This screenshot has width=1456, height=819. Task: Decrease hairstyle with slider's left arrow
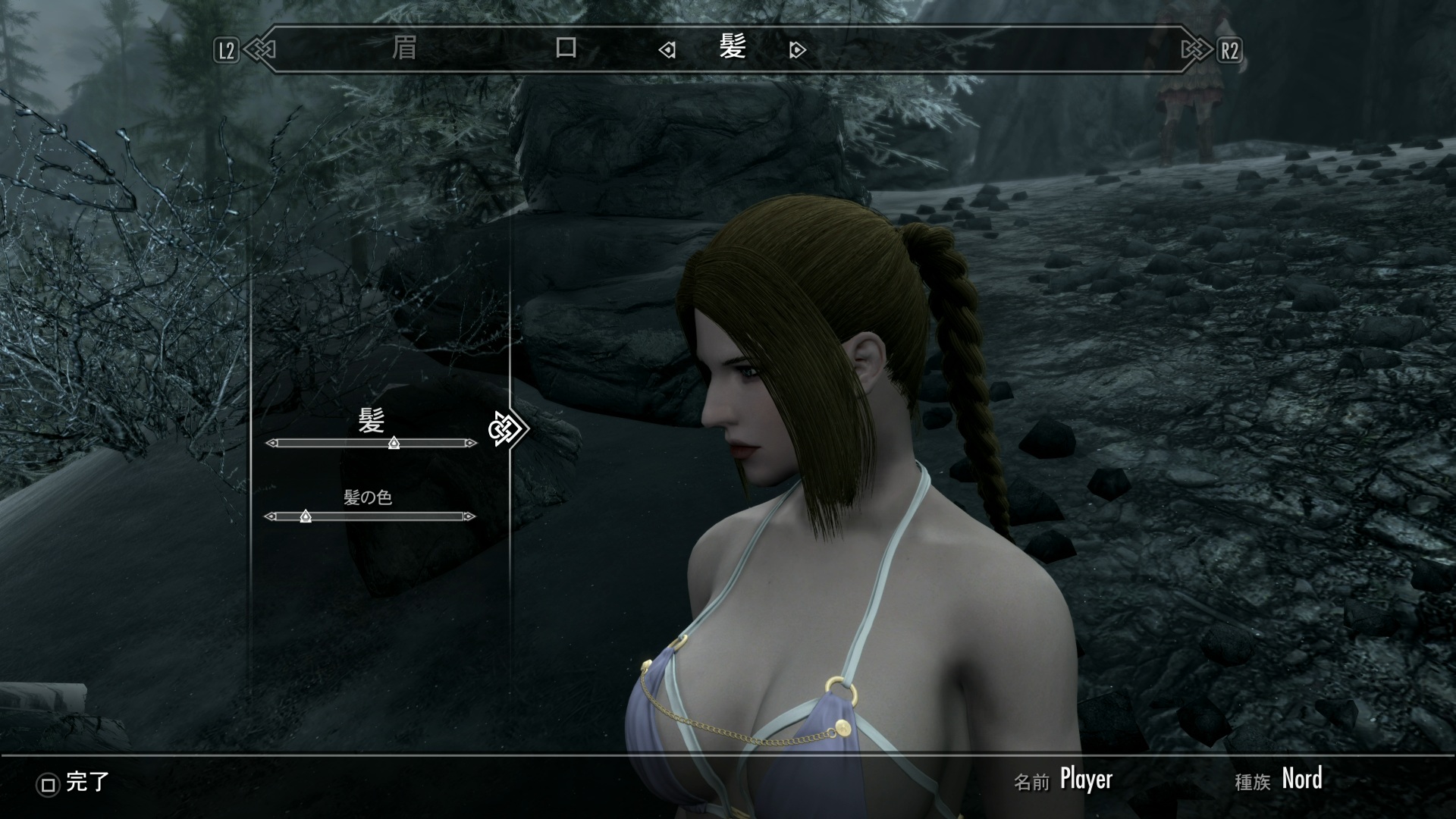tap(271, 443)
